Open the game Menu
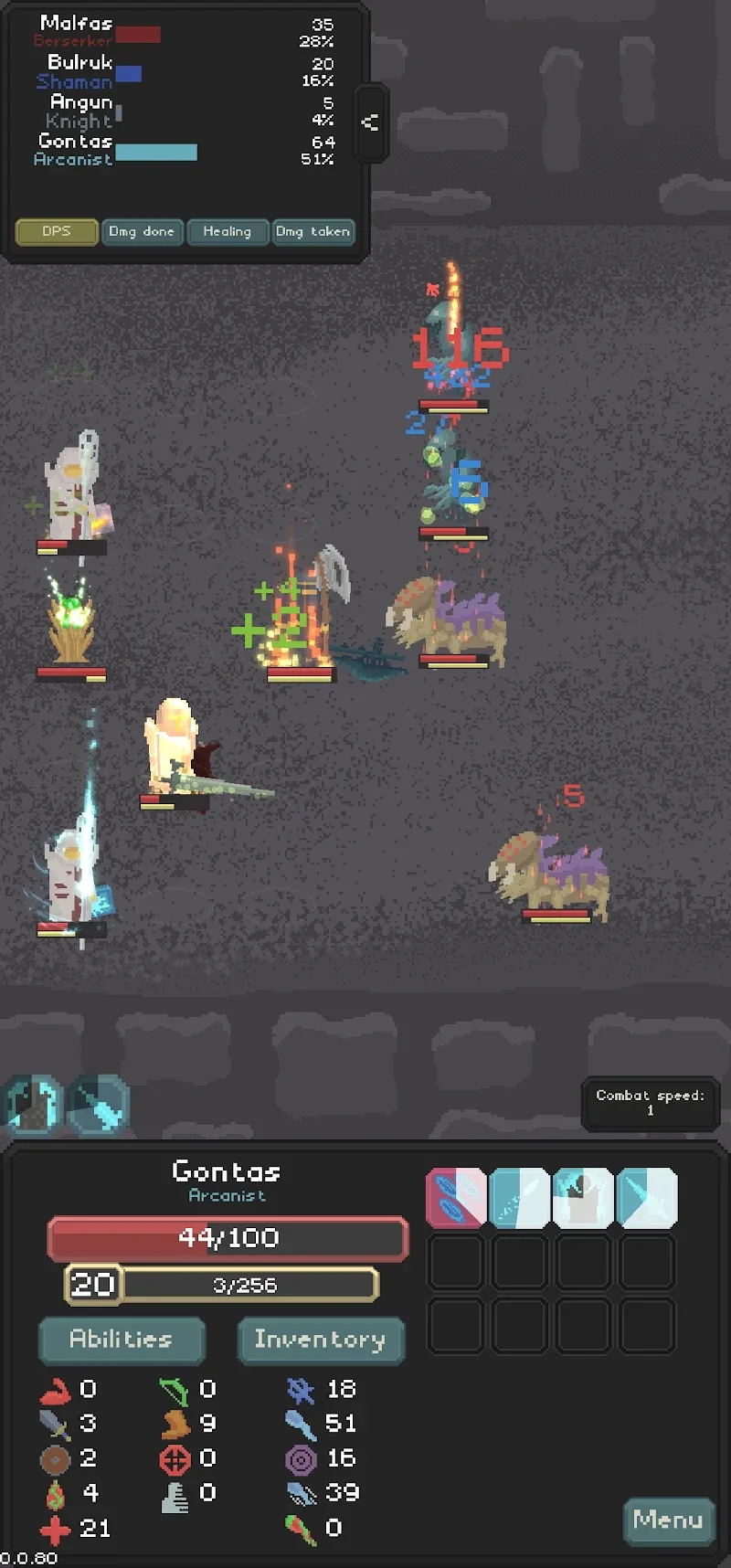 (668, 1520)
